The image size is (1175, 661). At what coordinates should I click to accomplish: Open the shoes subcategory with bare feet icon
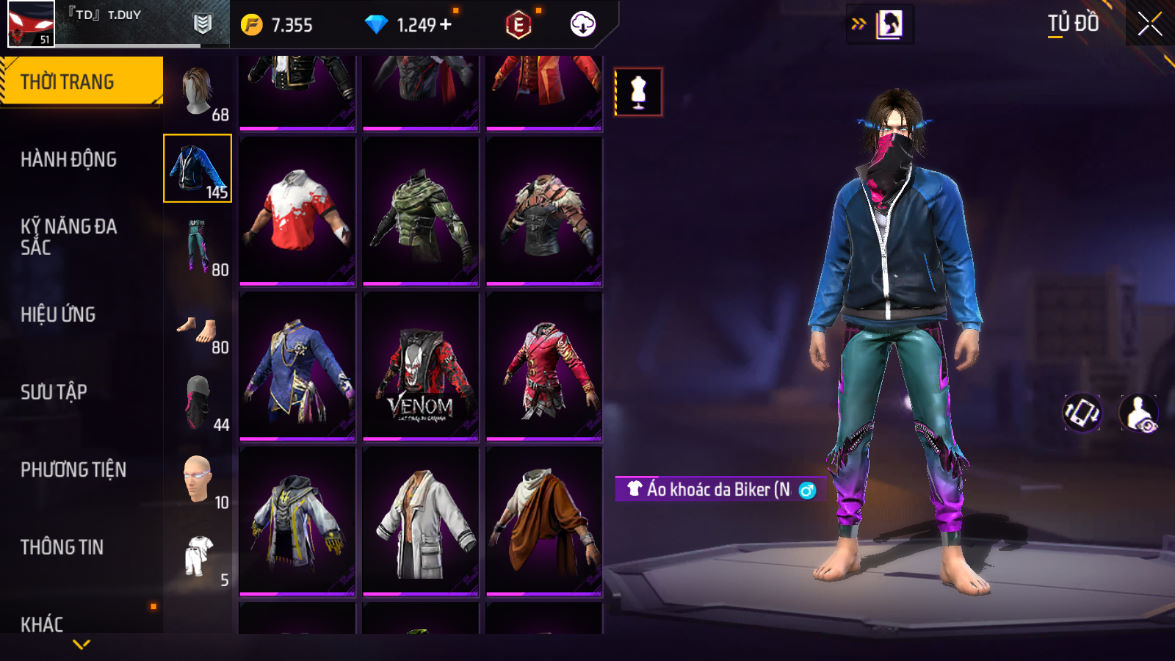coord(197,326)
